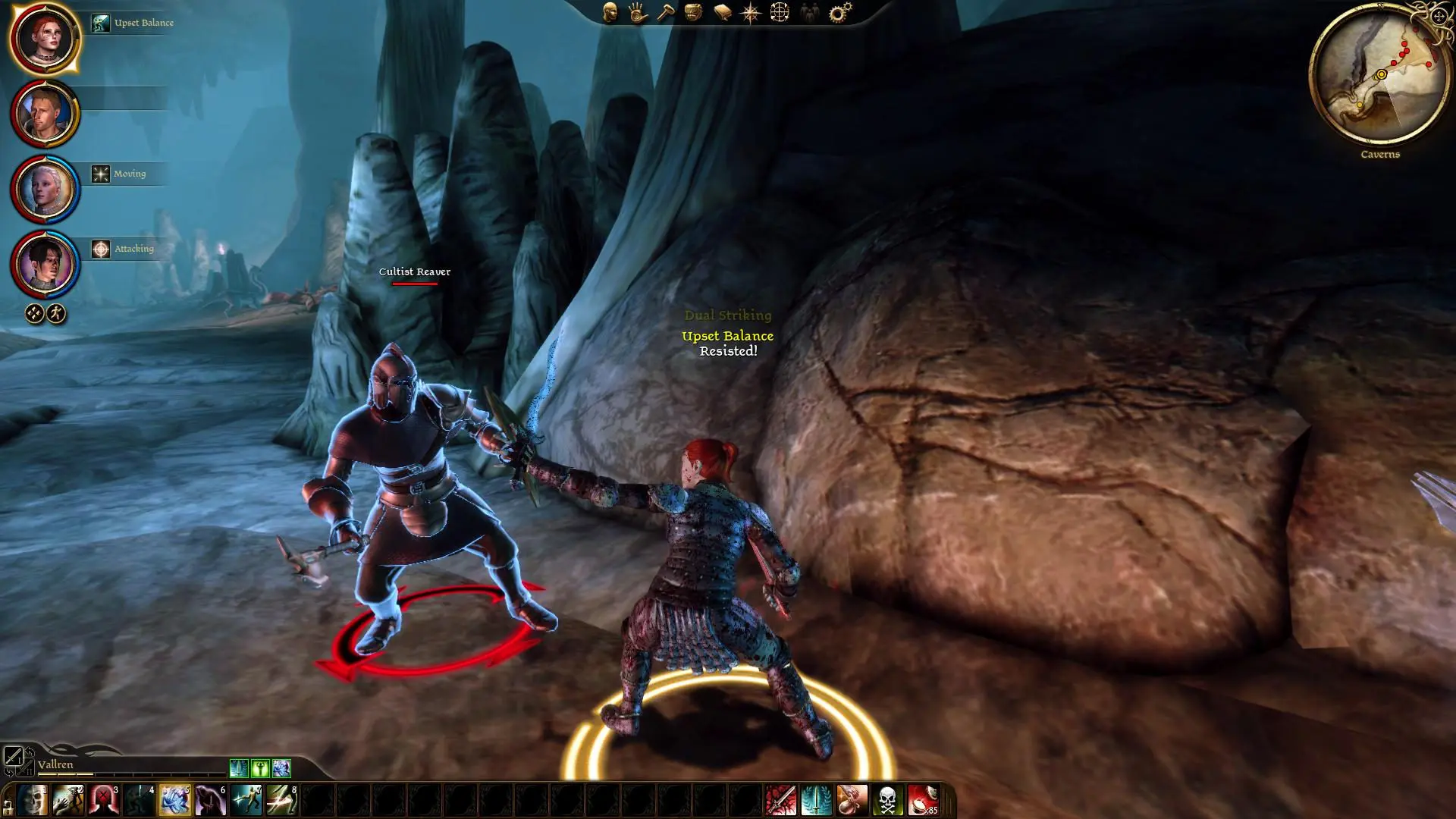This screenshot has width=1456, height=819.
Task: Select the blond male companion portrait
Action: [45, 113]
